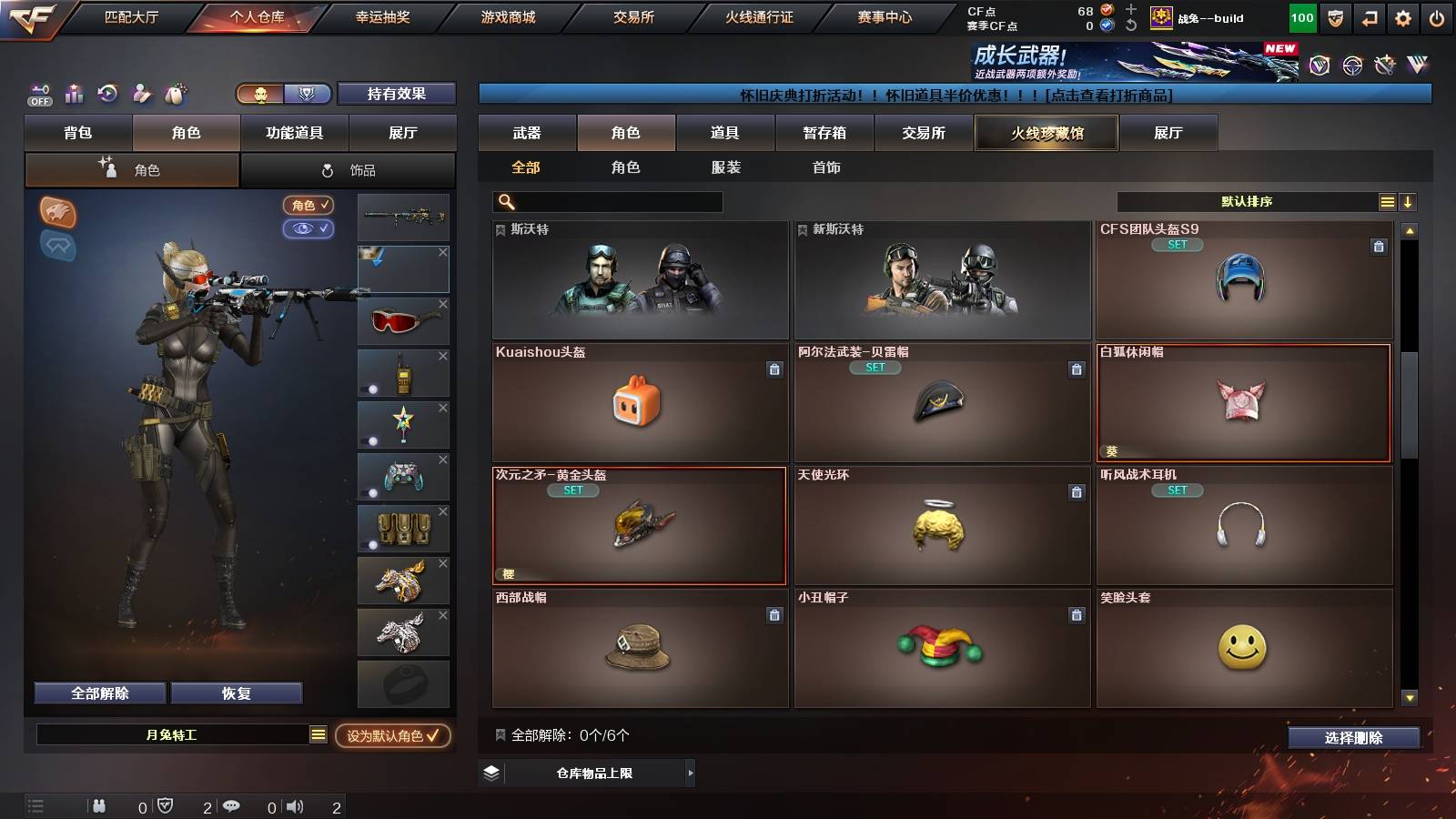Toggle the OFF key switch at top left
Image resolution: width=1456 pixels, height=819 pixels.
click(x=38, y=91)
